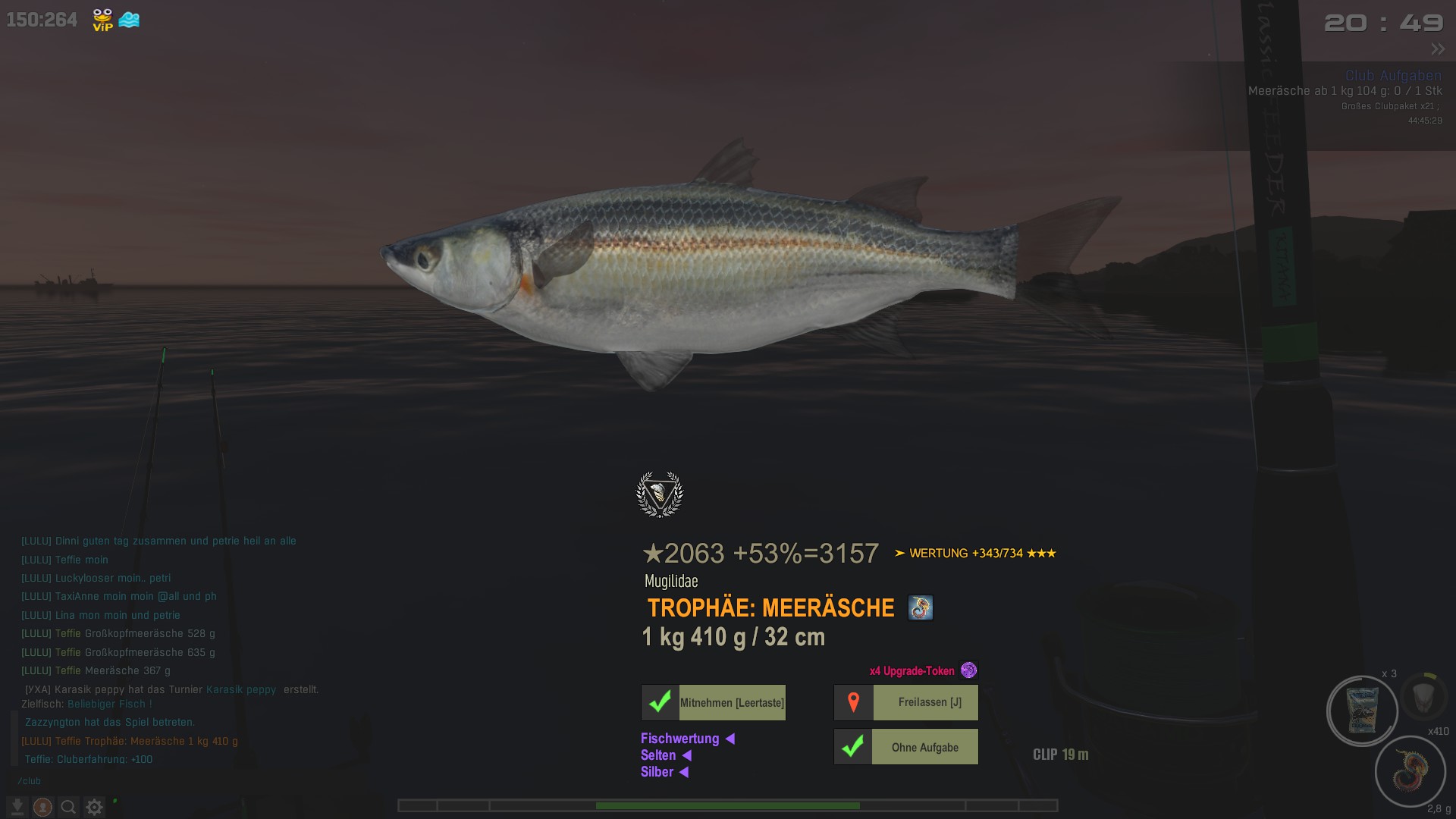Choose the Ohne Aufgabe option
The image size is (1456, 819).
tap(906, 748)
